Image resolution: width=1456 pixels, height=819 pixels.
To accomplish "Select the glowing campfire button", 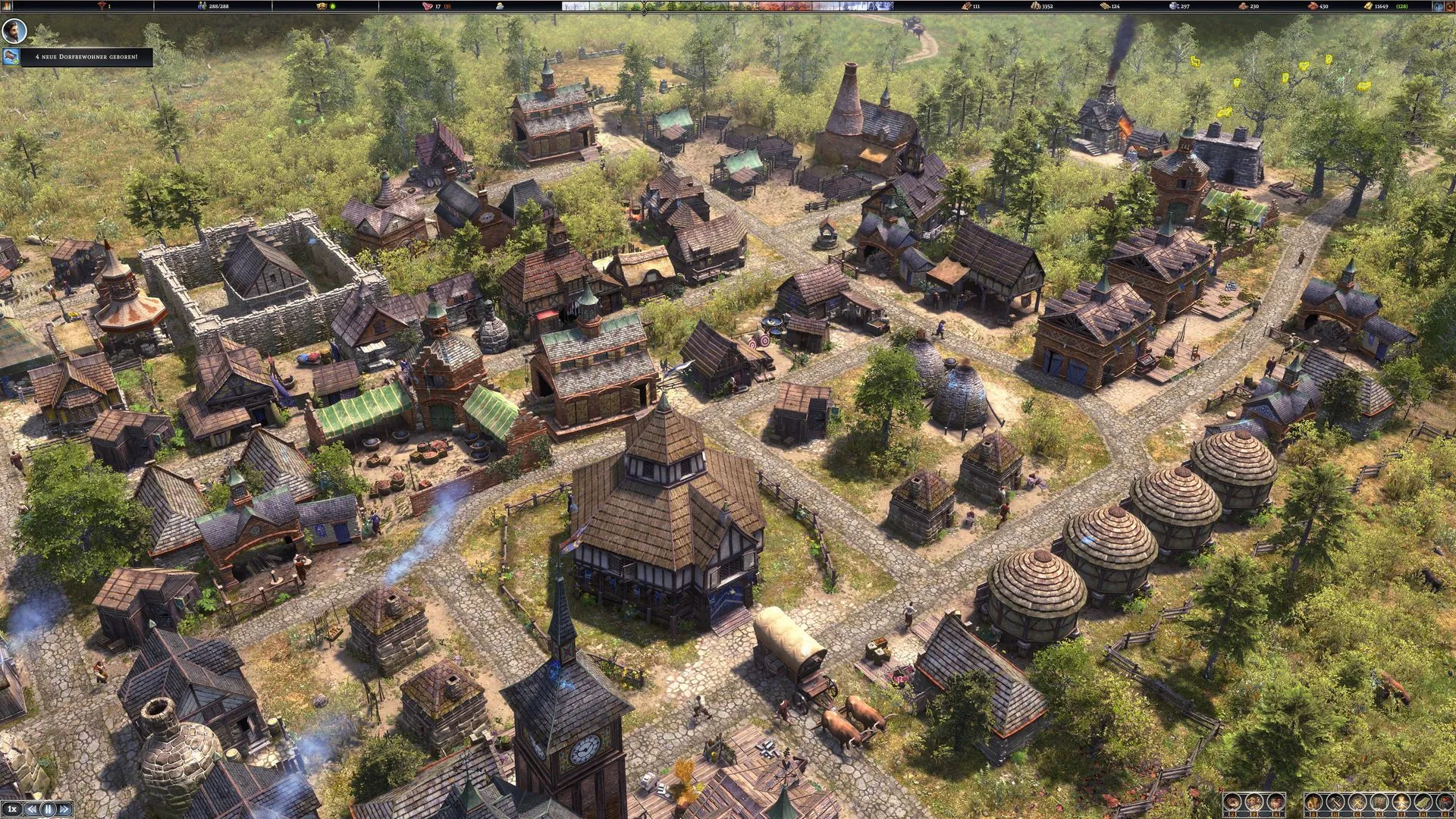I will (x=1401, y=802).
